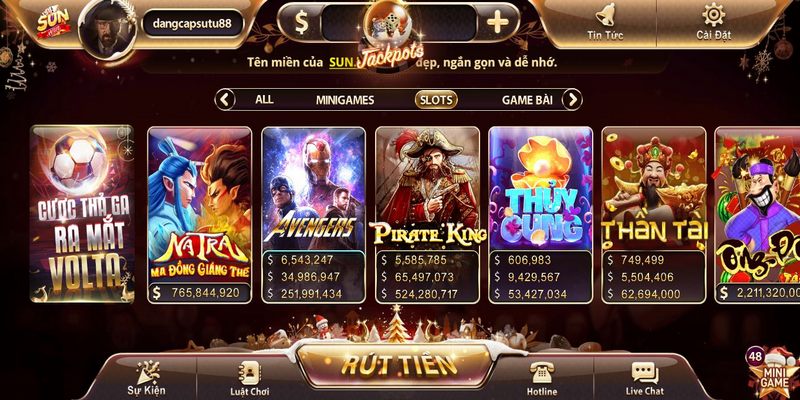This screenshot has width=800, height=400.
Task: Open the Tin Tức news bell
Action: coord(606,20)
